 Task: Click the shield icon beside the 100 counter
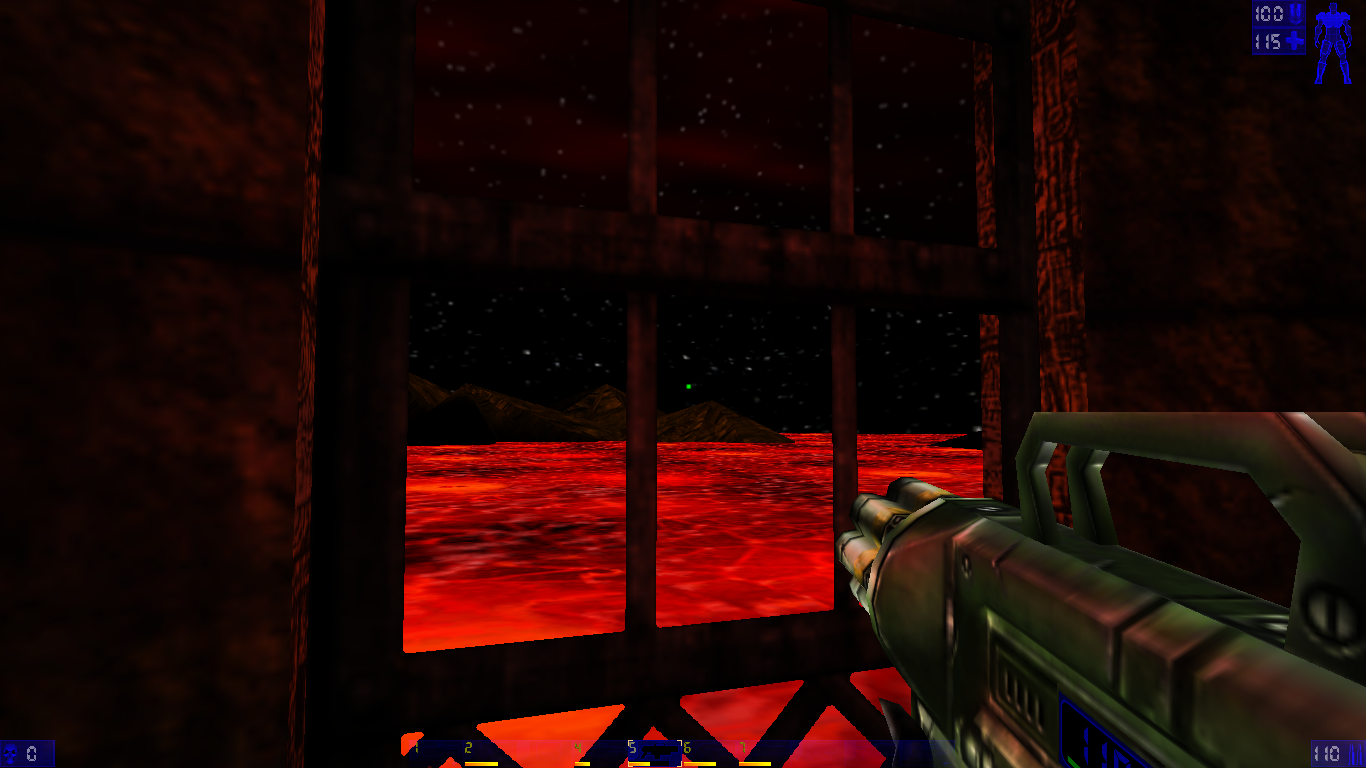coord(1295,14)
